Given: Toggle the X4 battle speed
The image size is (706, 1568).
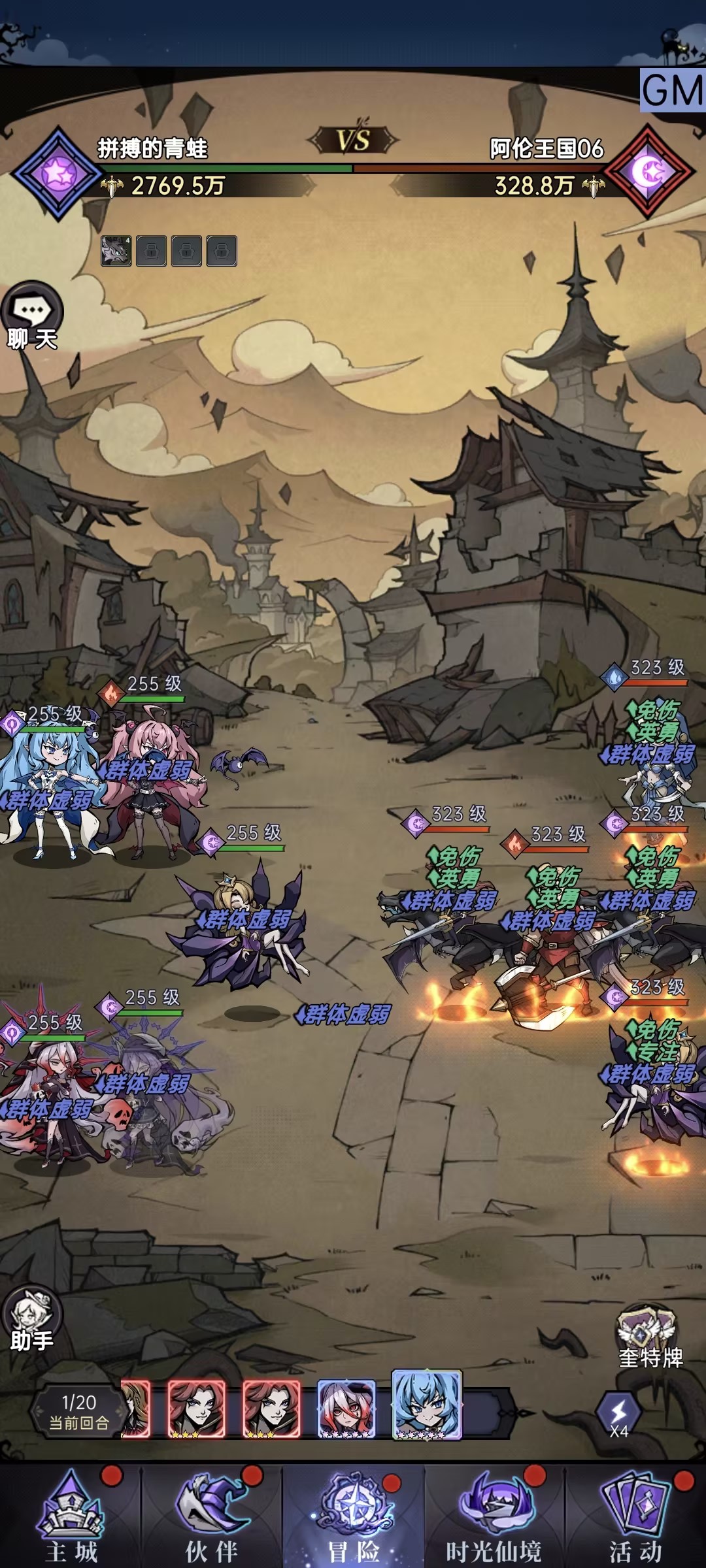Looking at the screenshot, I should tap(618, 1414).
